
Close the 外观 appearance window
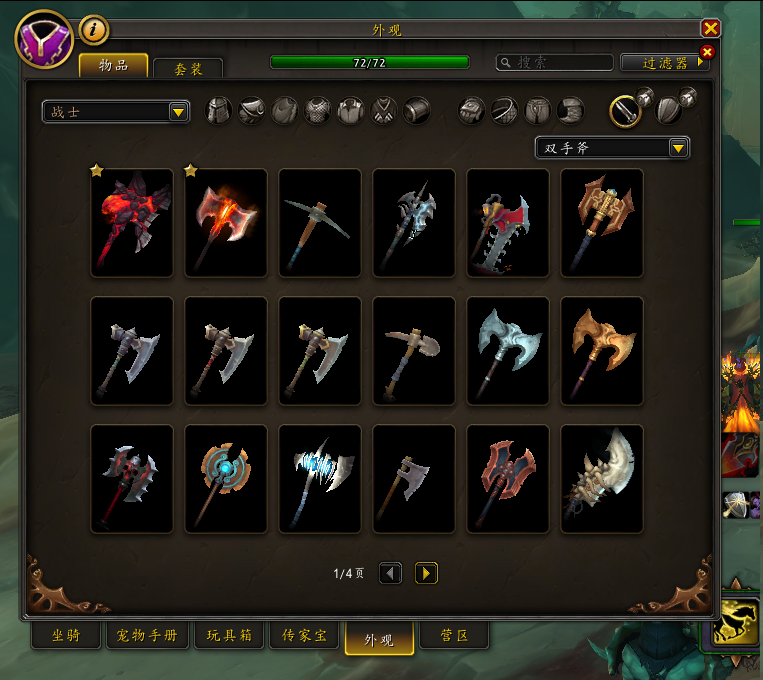(x=711, y=28)
